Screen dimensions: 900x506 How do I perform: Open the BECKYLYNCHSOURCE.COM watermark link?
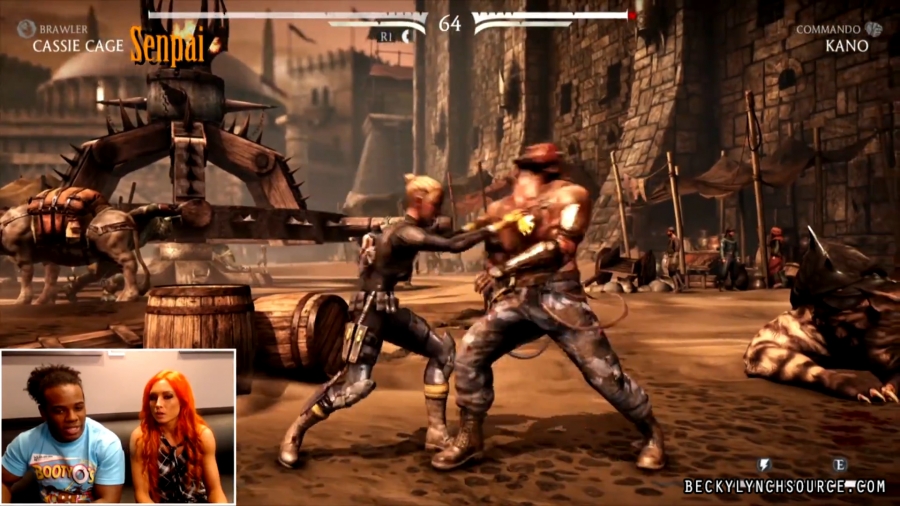point(784,486)
